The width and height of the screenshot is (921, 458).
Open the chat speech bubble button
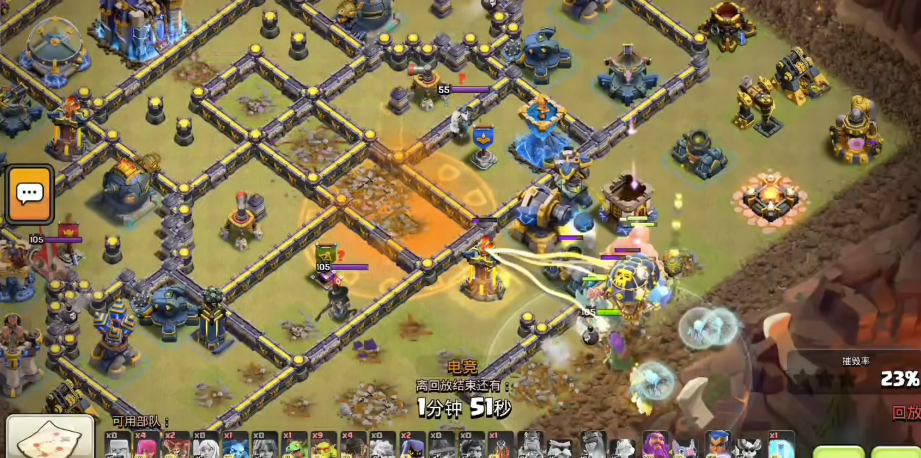[x=29, y=194]
